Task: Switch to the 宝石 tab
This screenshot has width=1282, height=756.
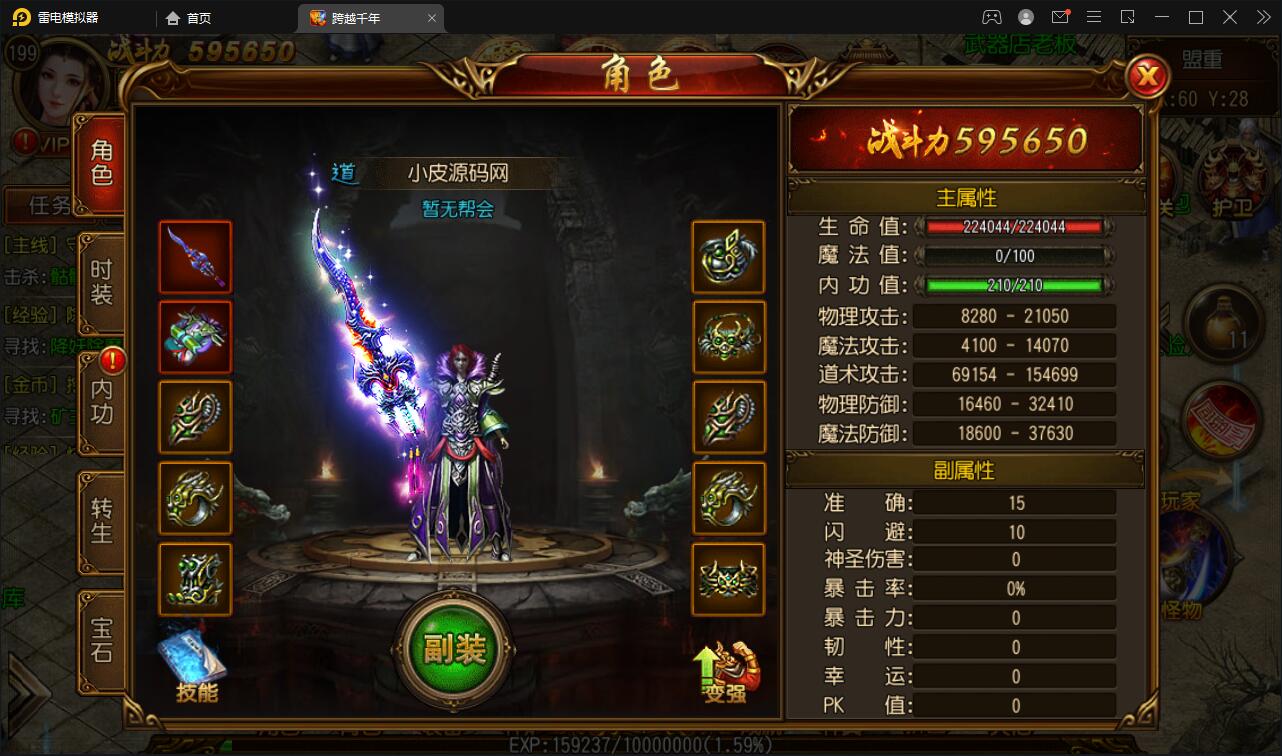Action: click(x=102, y=640)
